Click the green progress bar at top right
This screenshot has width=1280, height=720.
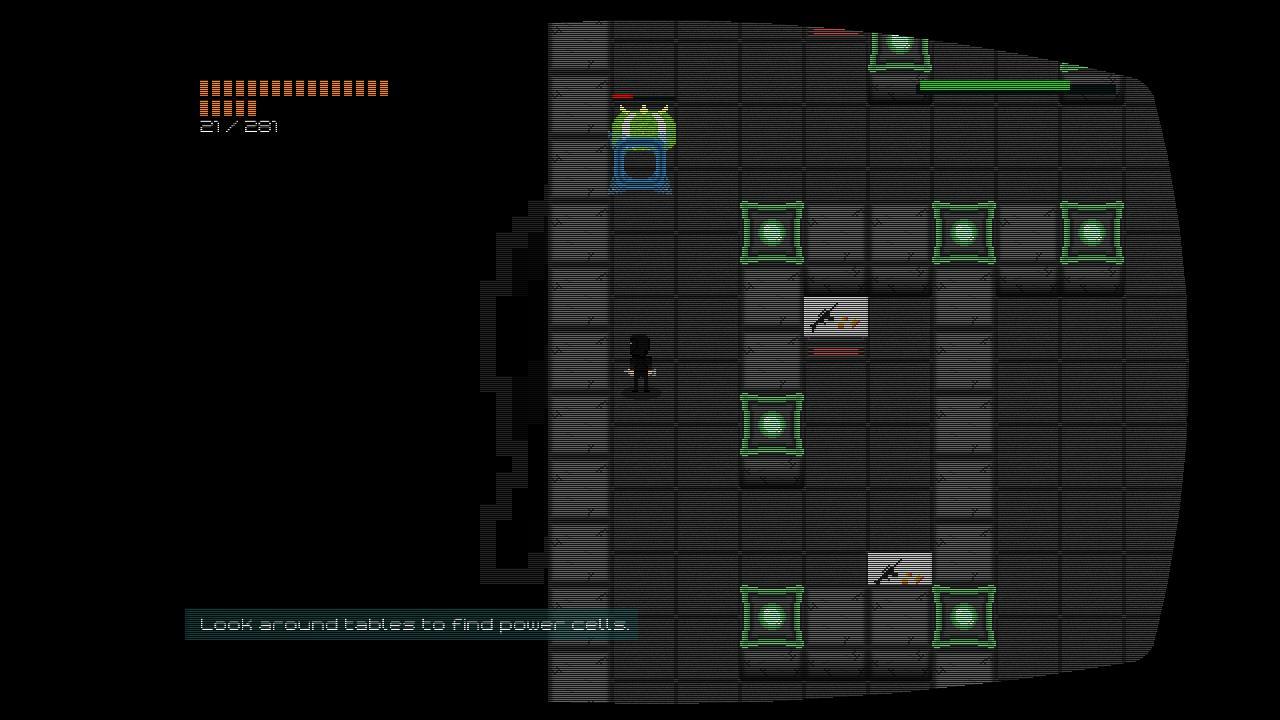point(993,86)
